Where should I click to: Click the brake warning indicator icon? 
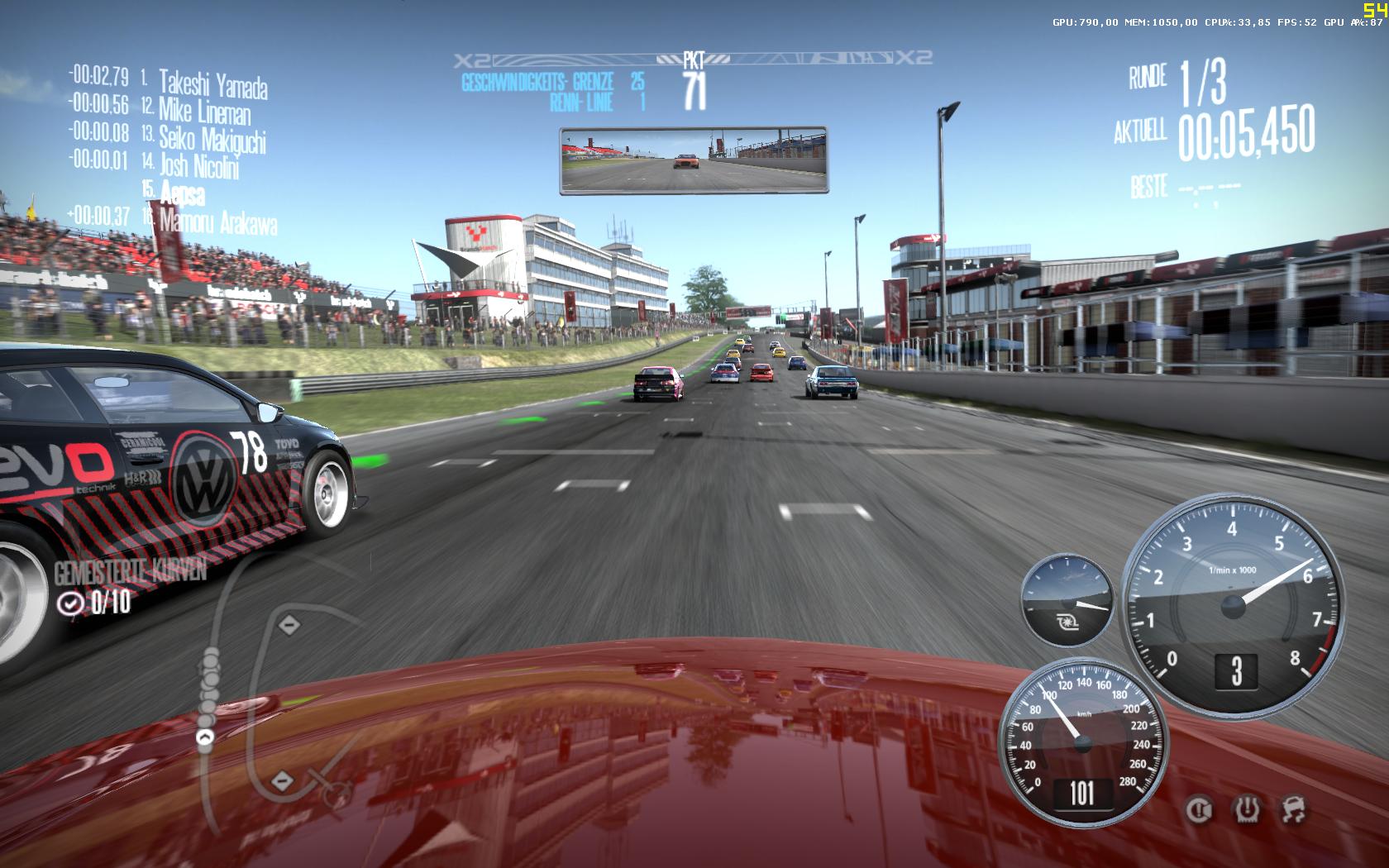(1198, 809)
